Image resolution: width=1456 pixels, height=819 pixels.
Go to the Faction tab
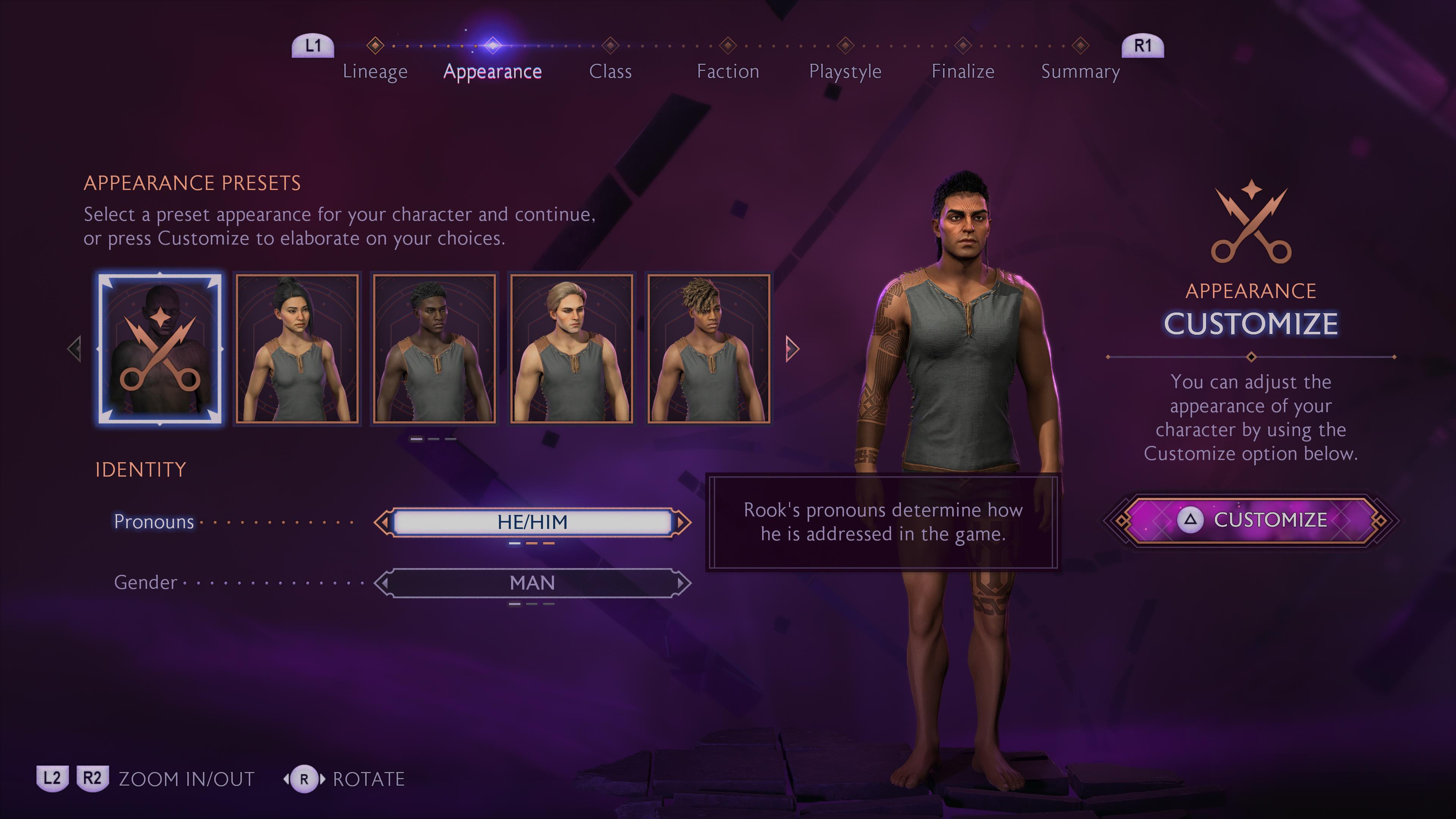pyautogui.click(x=728, y=71)
